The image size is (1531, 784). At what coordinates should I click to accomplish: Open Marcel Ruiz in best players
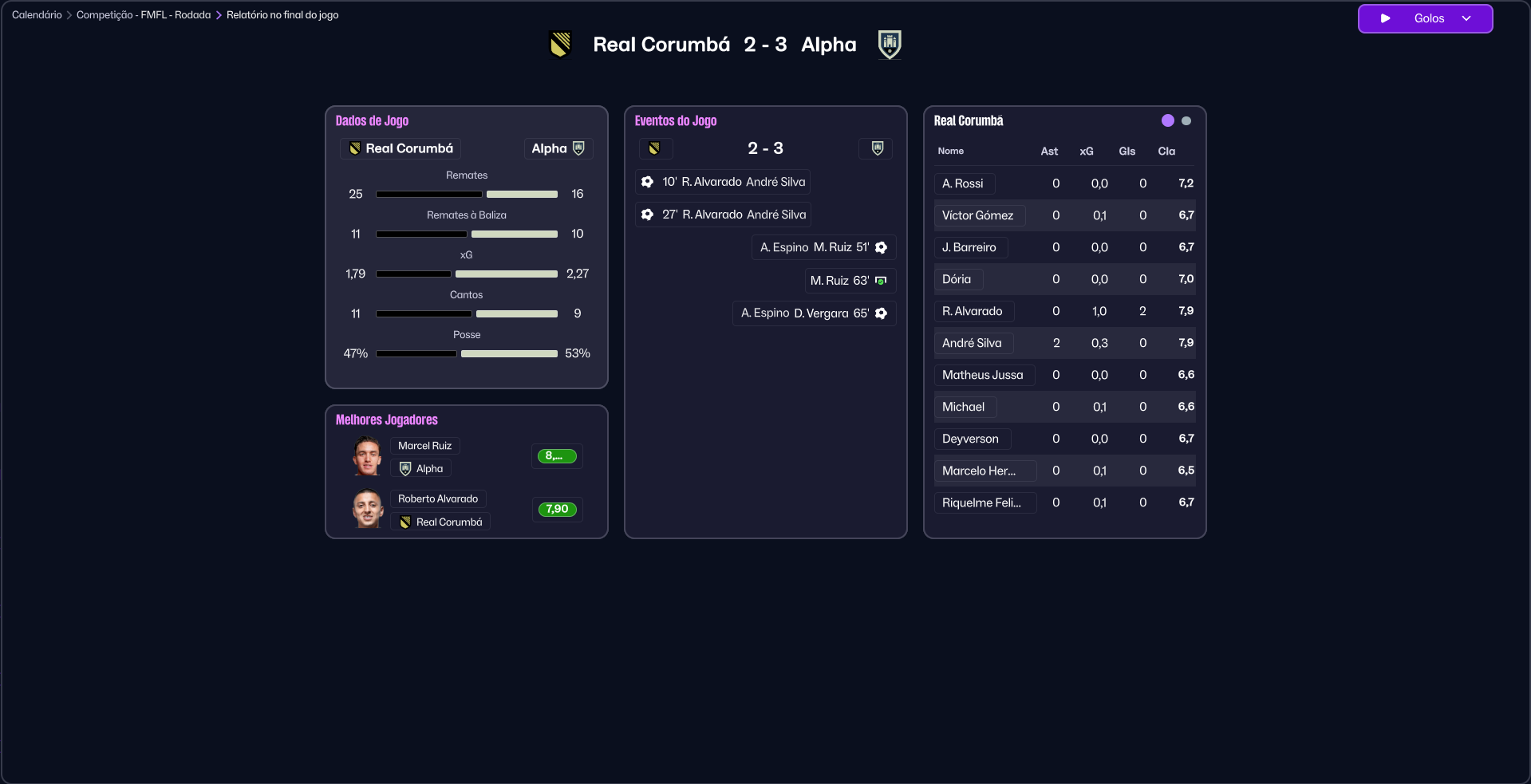pyautogui.click(x=425, y=446)
